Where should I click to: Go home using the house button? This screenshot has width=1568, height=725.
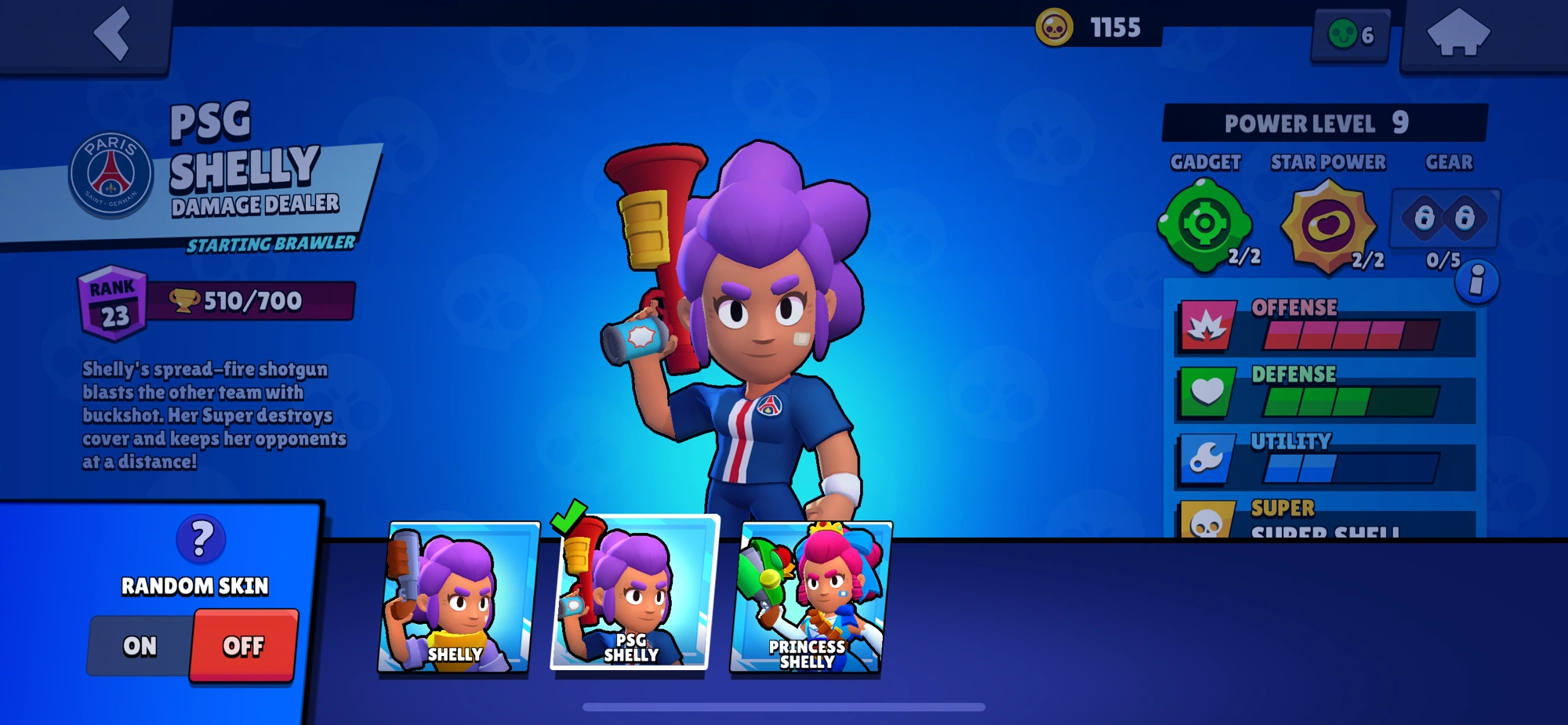tap(1460, 31)
